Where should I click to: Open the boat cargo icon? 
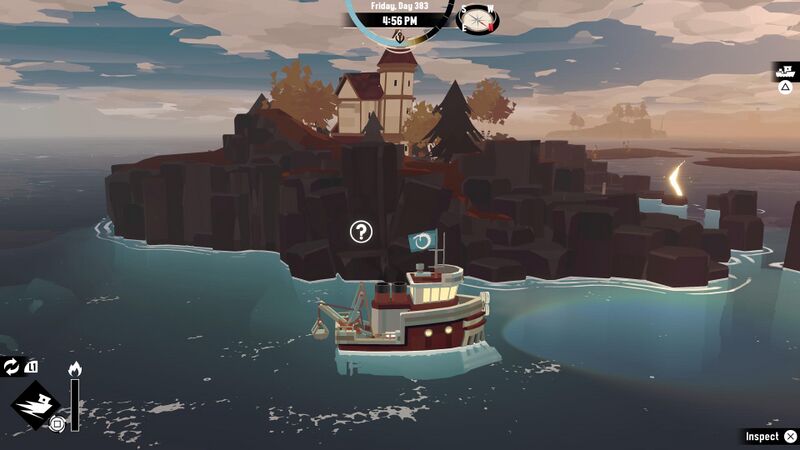click(786, 72)
